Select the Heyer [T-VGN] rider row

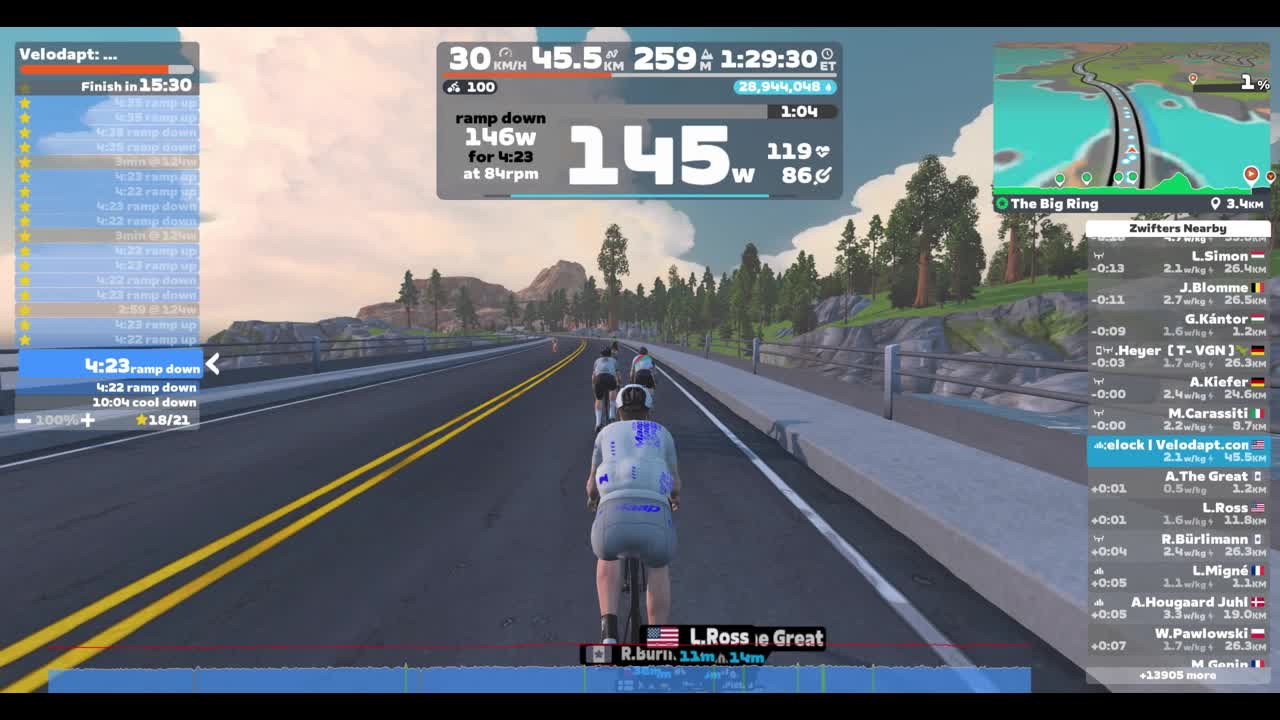coord(1178,356)
